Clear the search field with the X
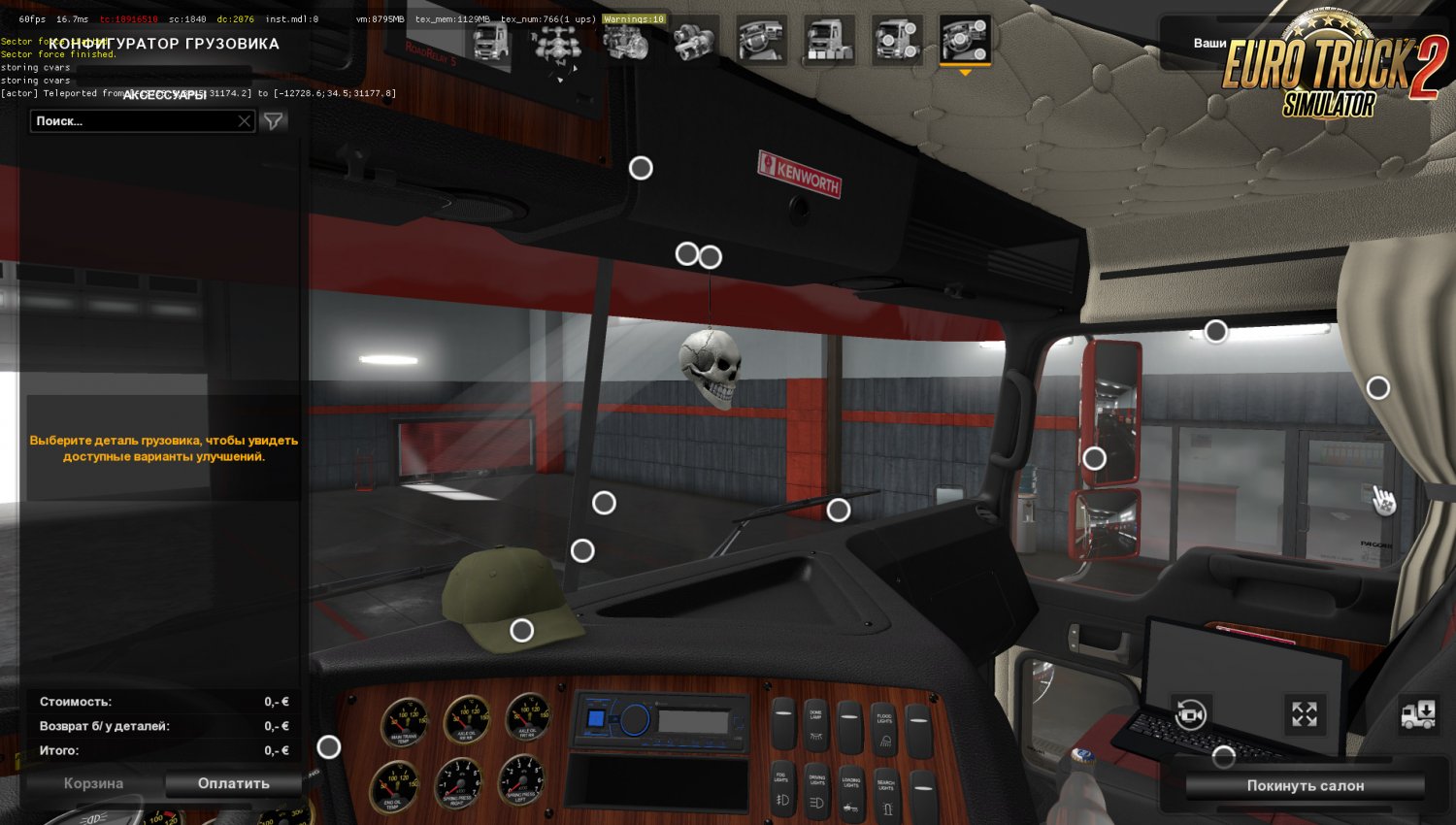Screen dimensions: 1456x825 coord(245,121)
